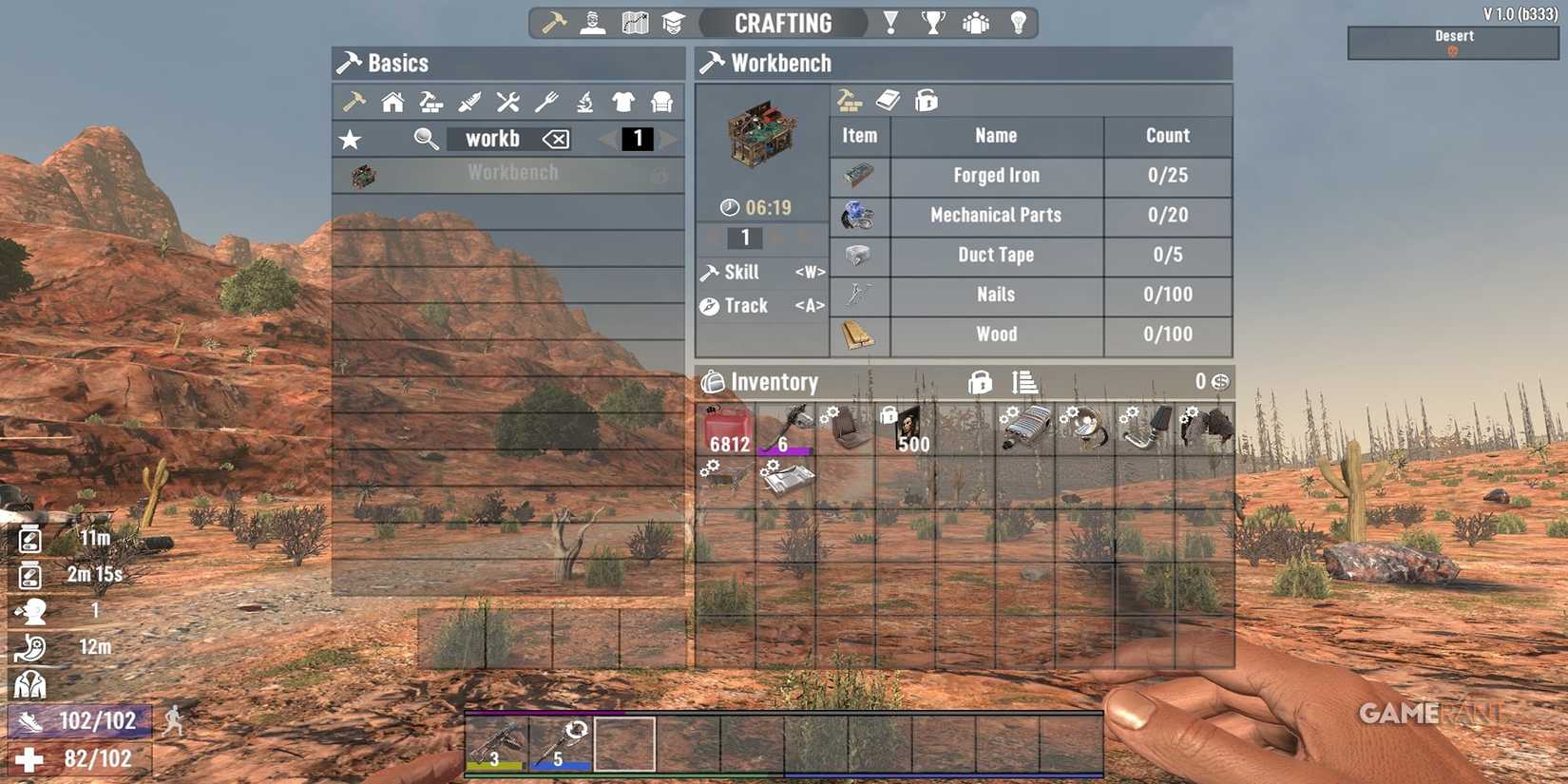Select the lightbulb icon in top bar

click(x=1018, y=21)
